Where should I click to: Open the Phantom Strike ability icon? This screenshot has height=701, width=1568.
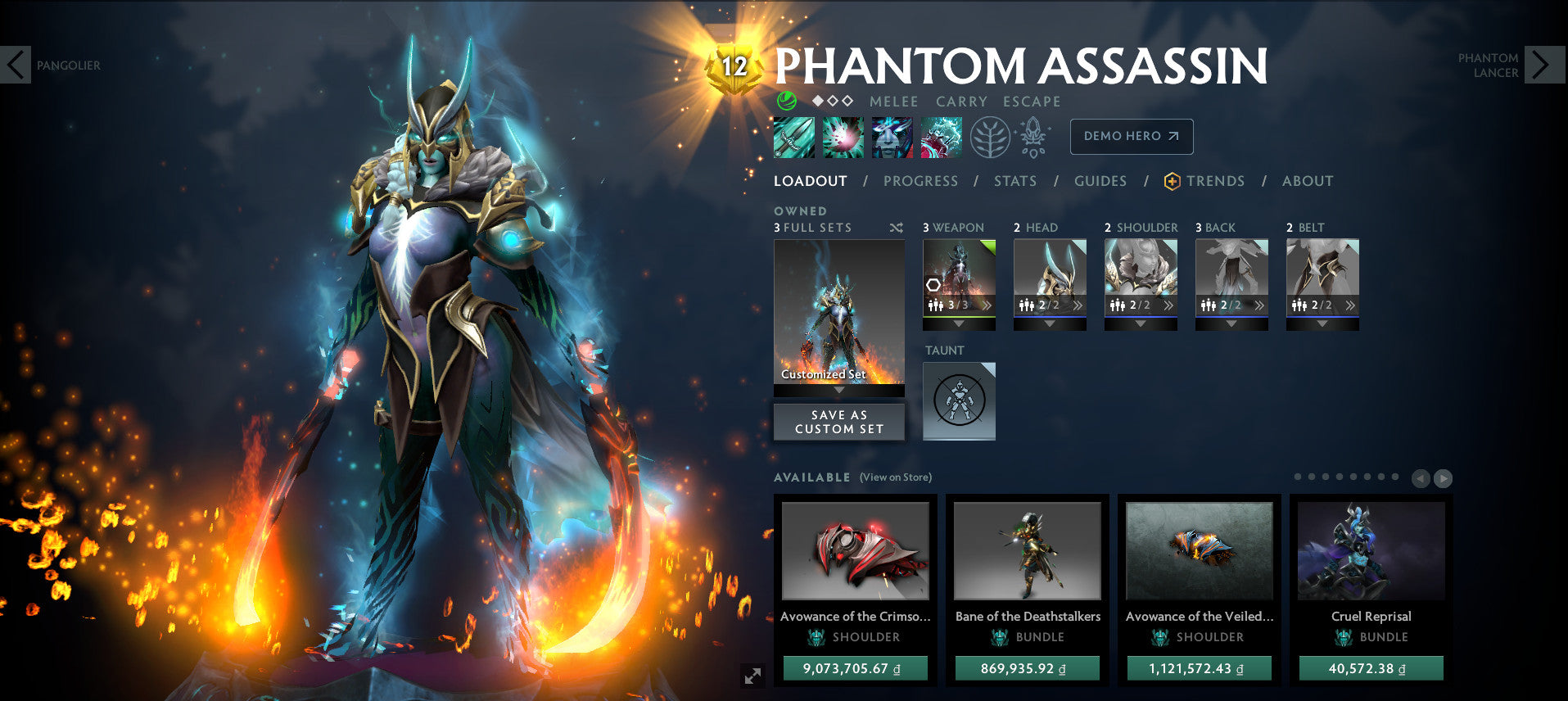(843, 137)
